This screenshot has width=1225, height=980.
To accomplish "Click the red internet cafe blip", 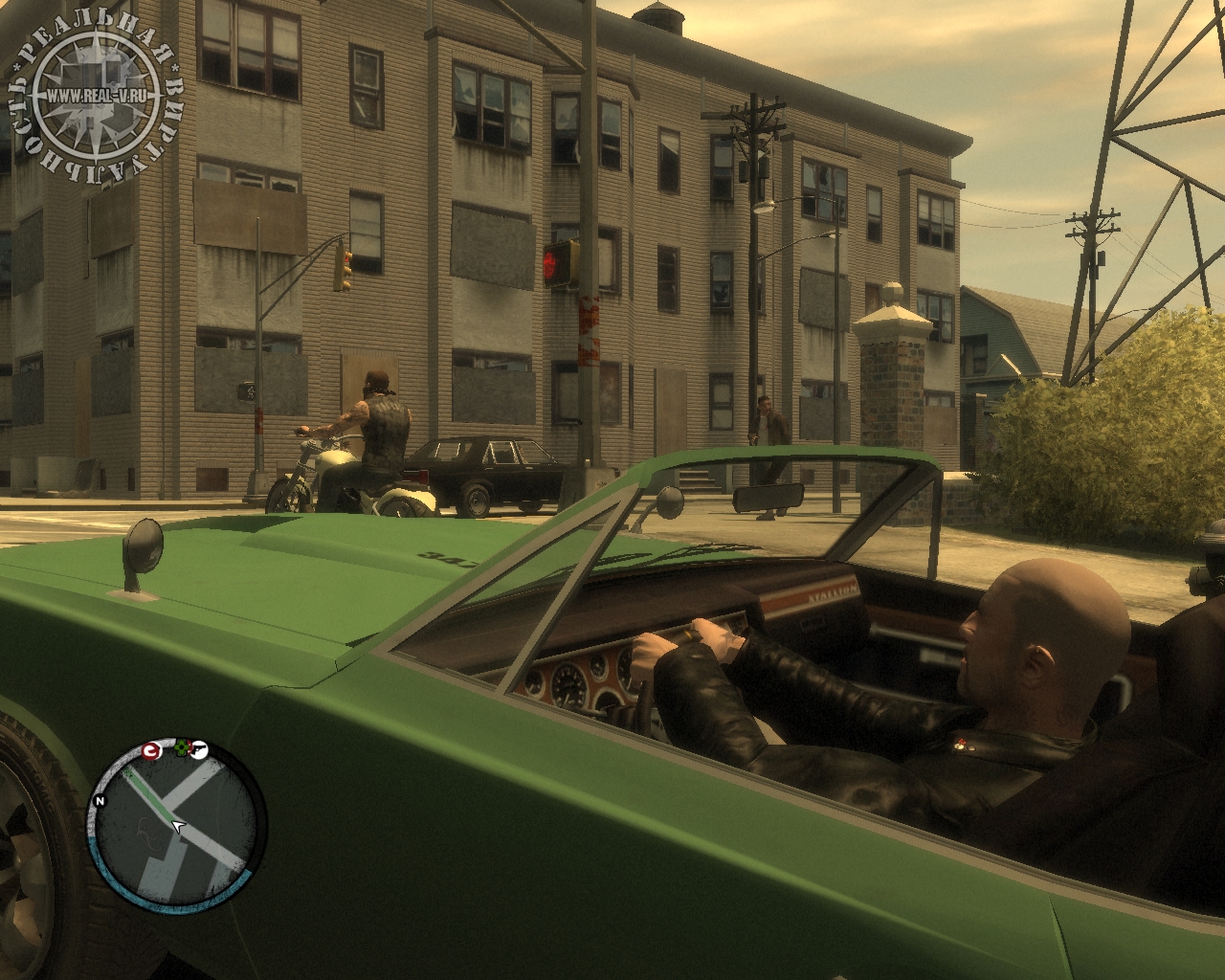I will 151,751.
